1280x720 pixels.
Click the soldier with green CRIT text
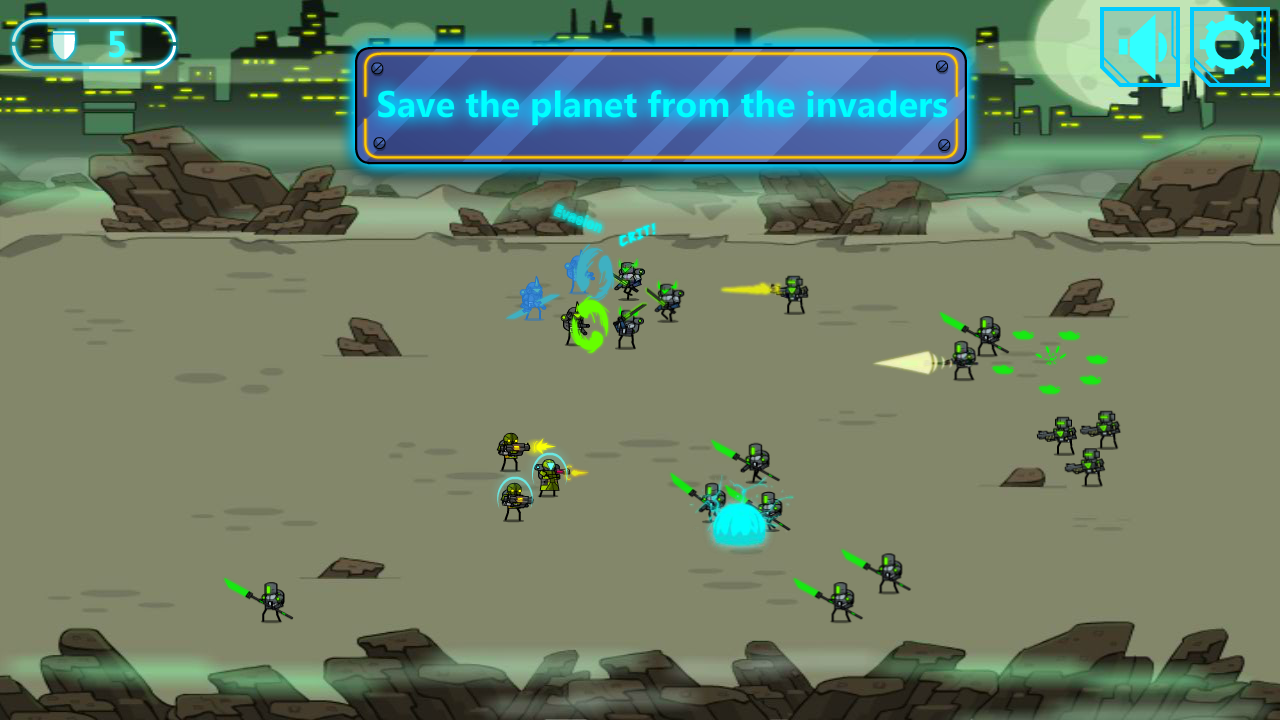[x=630, y=275]
